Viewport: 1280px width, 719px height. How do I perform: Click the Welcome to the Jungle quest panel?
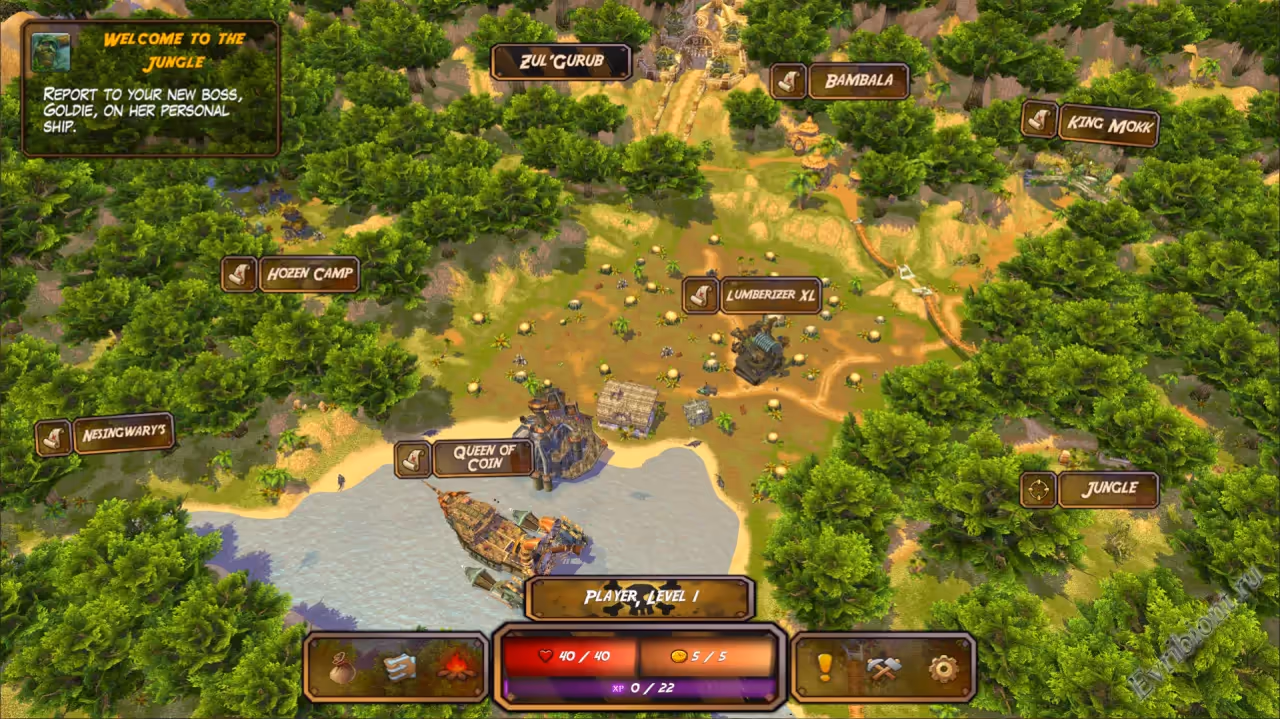151,88
